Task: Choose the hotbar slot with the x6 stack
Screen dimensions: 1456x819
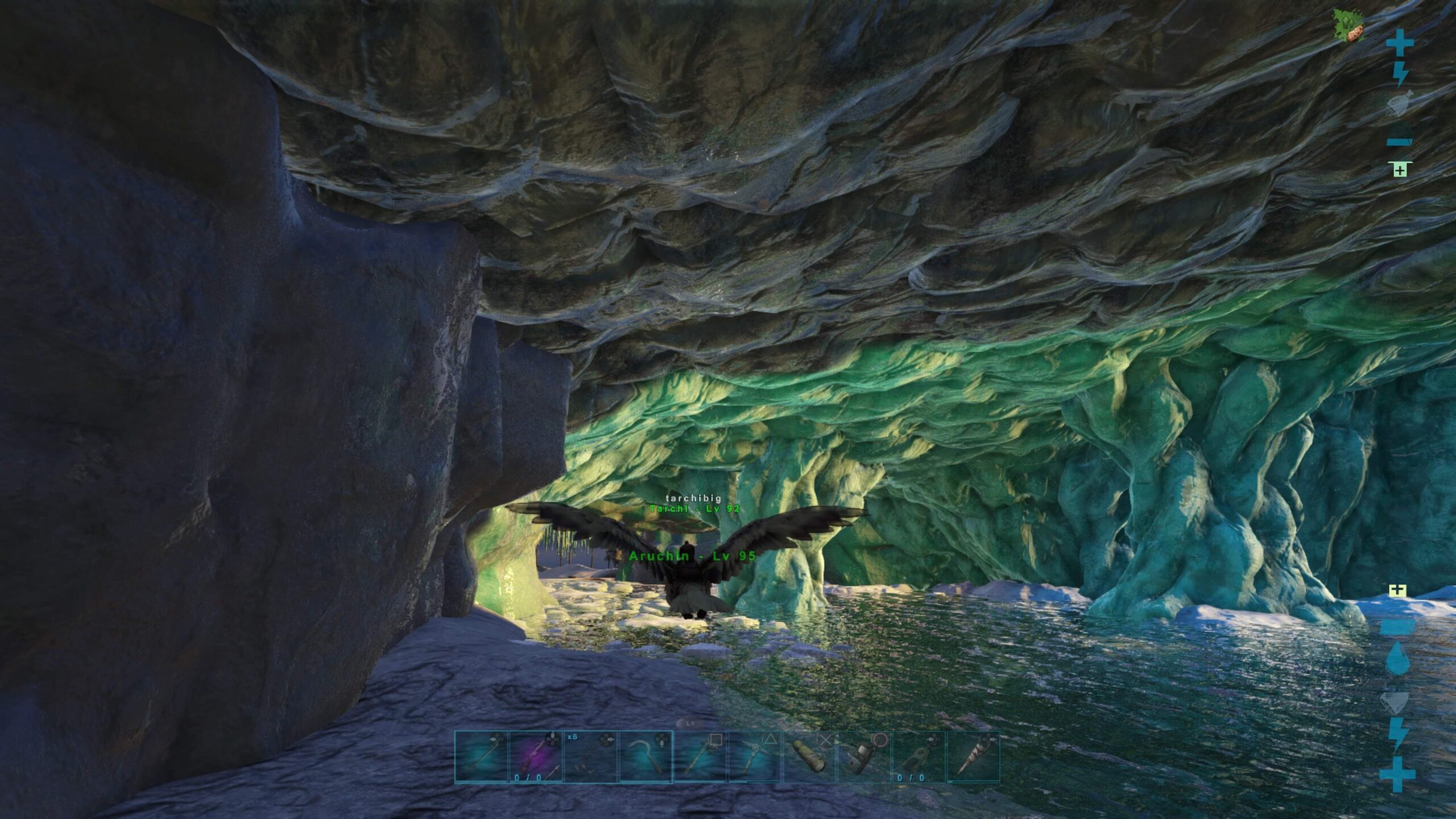Action: tap(590, 757)
